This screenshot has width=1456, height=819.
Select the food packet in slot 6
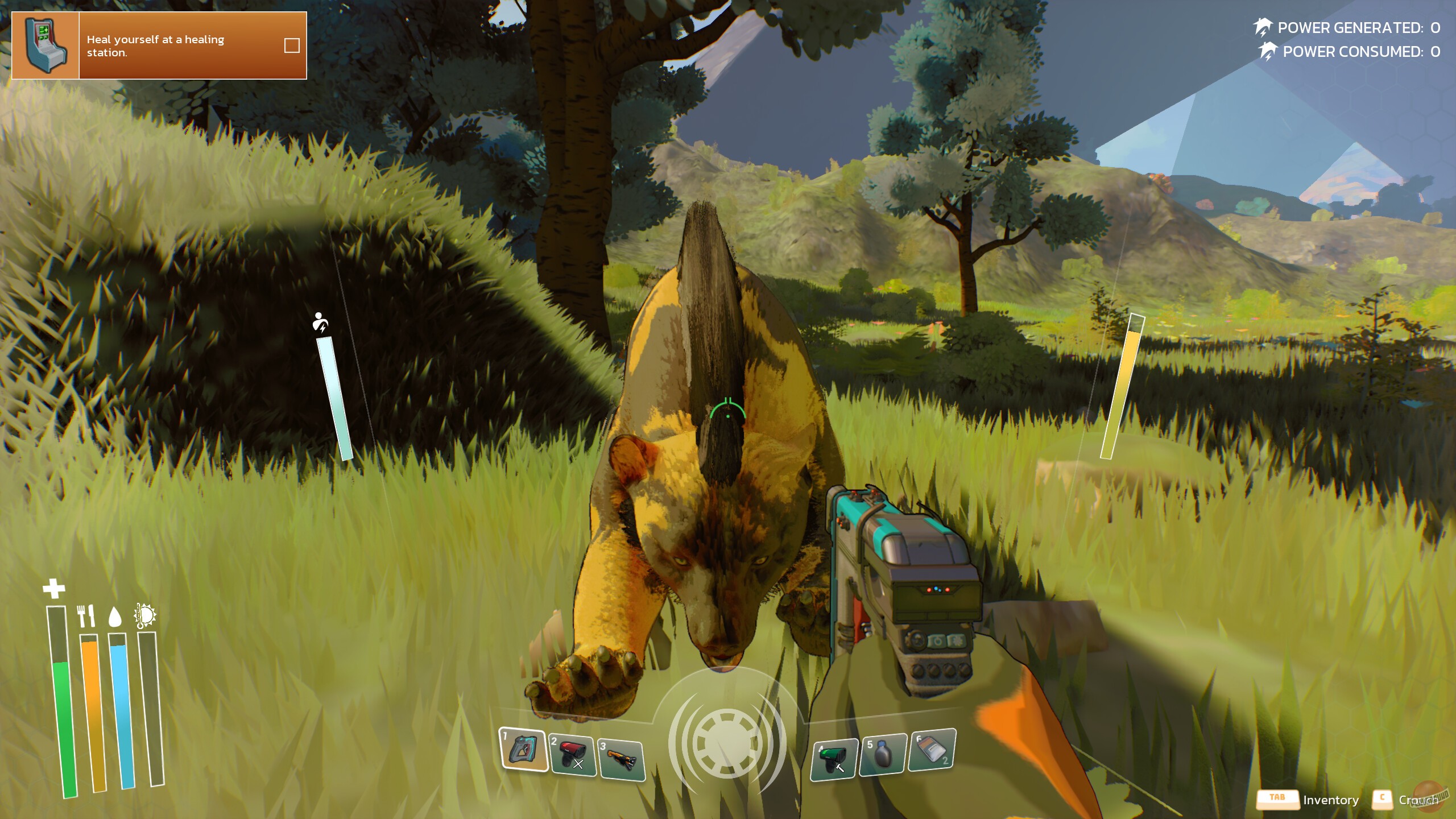(932, 750)
